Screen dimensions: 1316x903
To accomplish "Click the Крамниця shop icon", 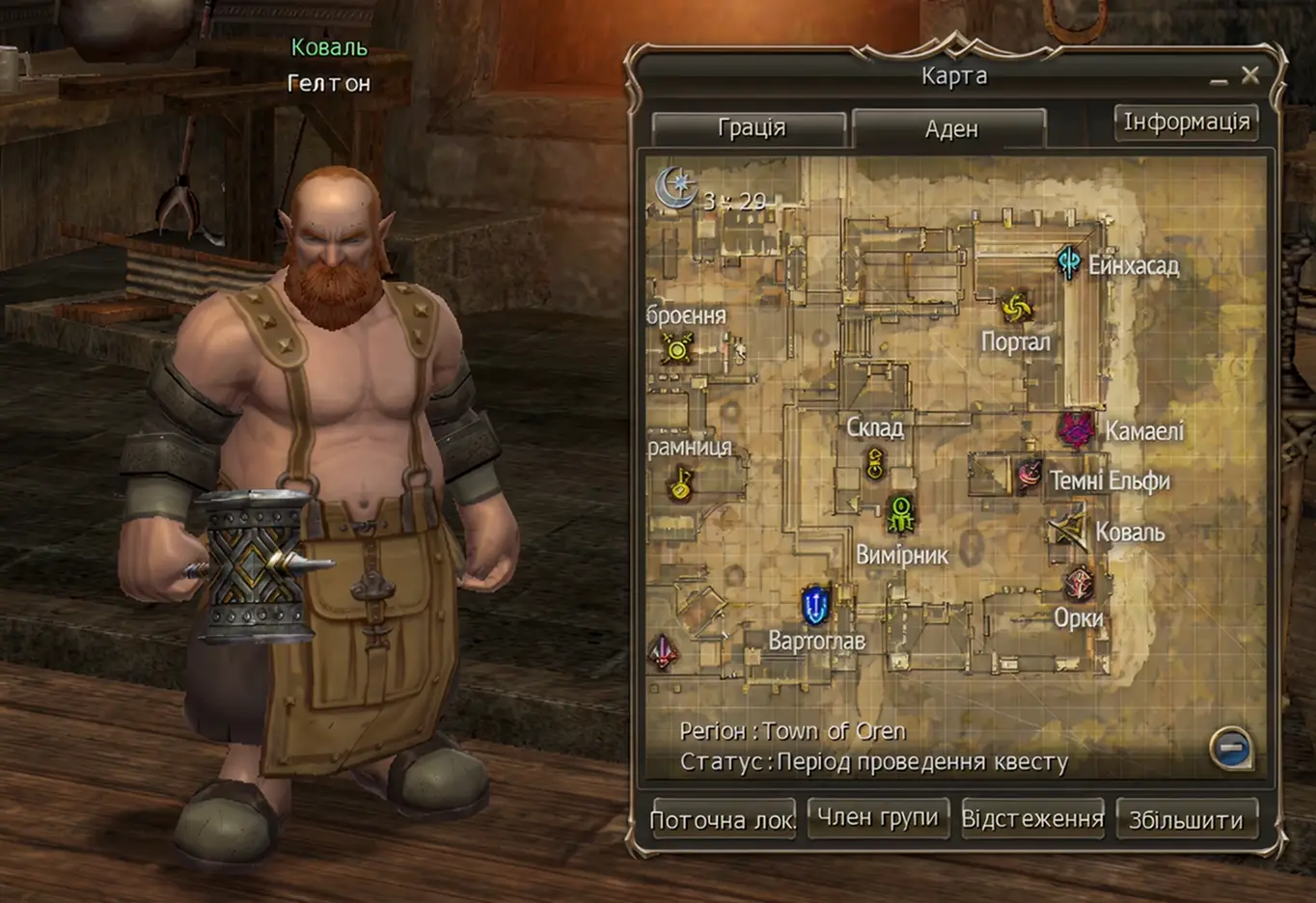I will pyautogui.click(x=678, y=482).
